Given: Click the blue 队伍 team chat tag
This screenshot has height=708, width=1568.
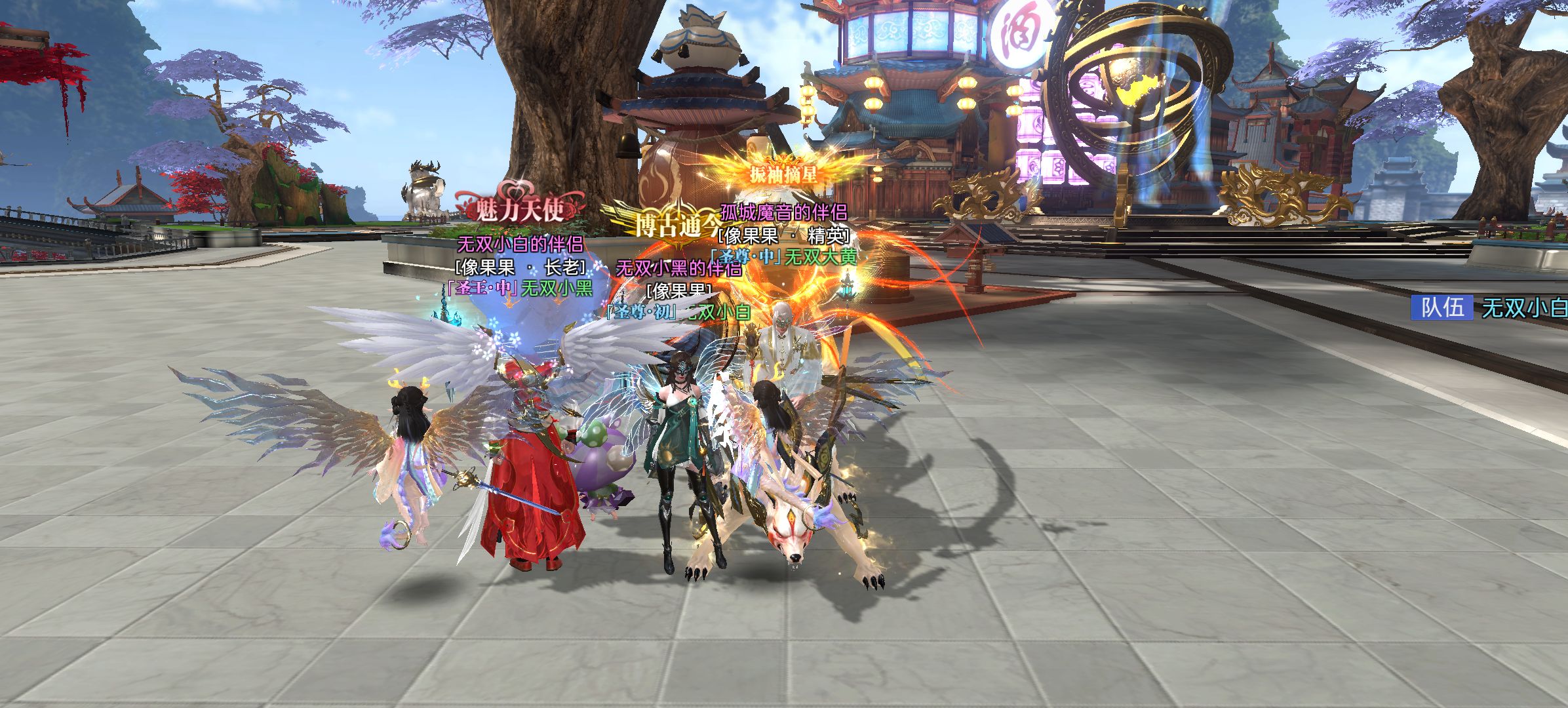Looking at the screenshot, I should (1441, 307).
